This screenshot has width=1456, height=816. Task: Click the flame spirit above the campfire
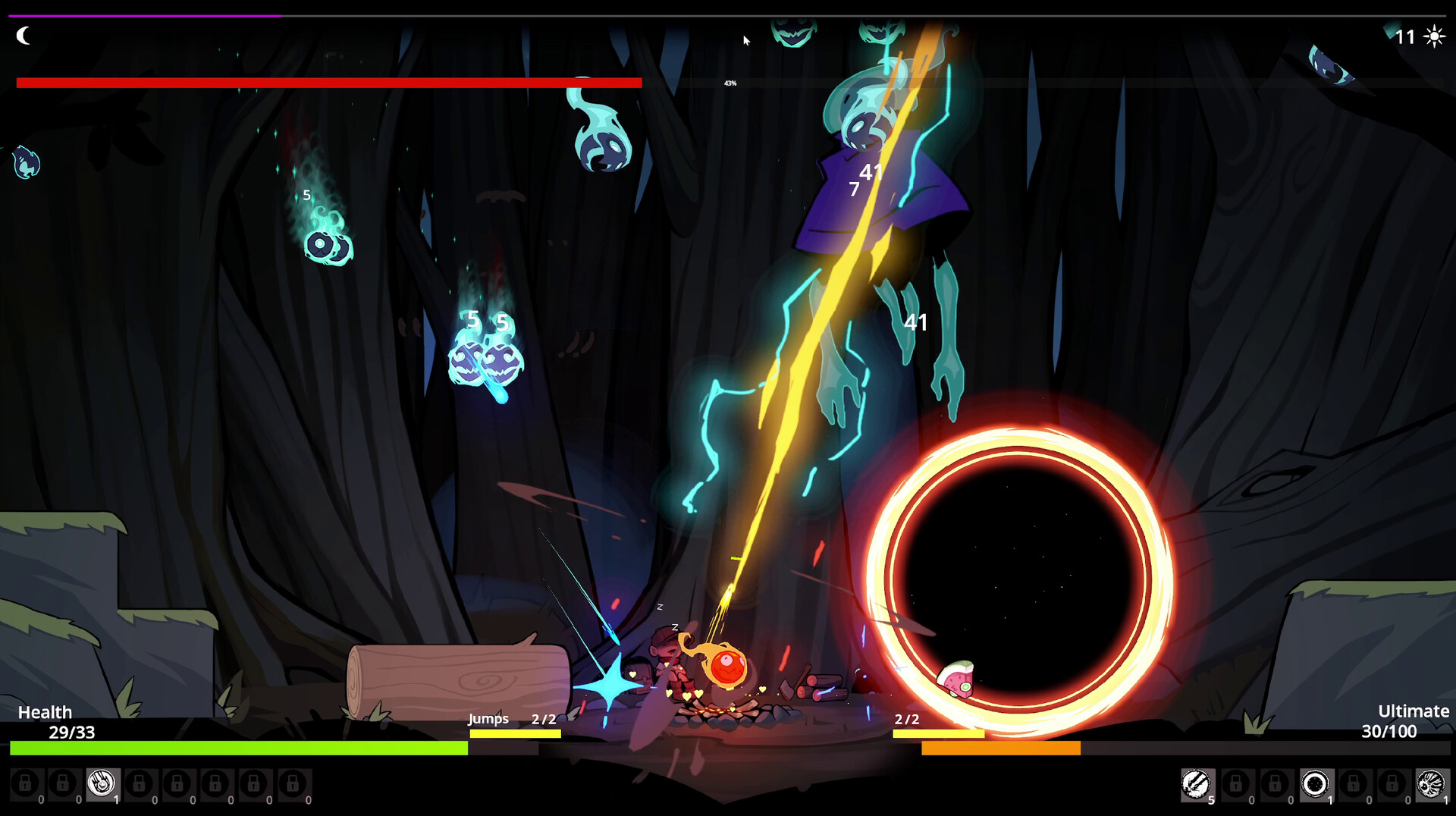pyautogui.click(x=726, y=665)
